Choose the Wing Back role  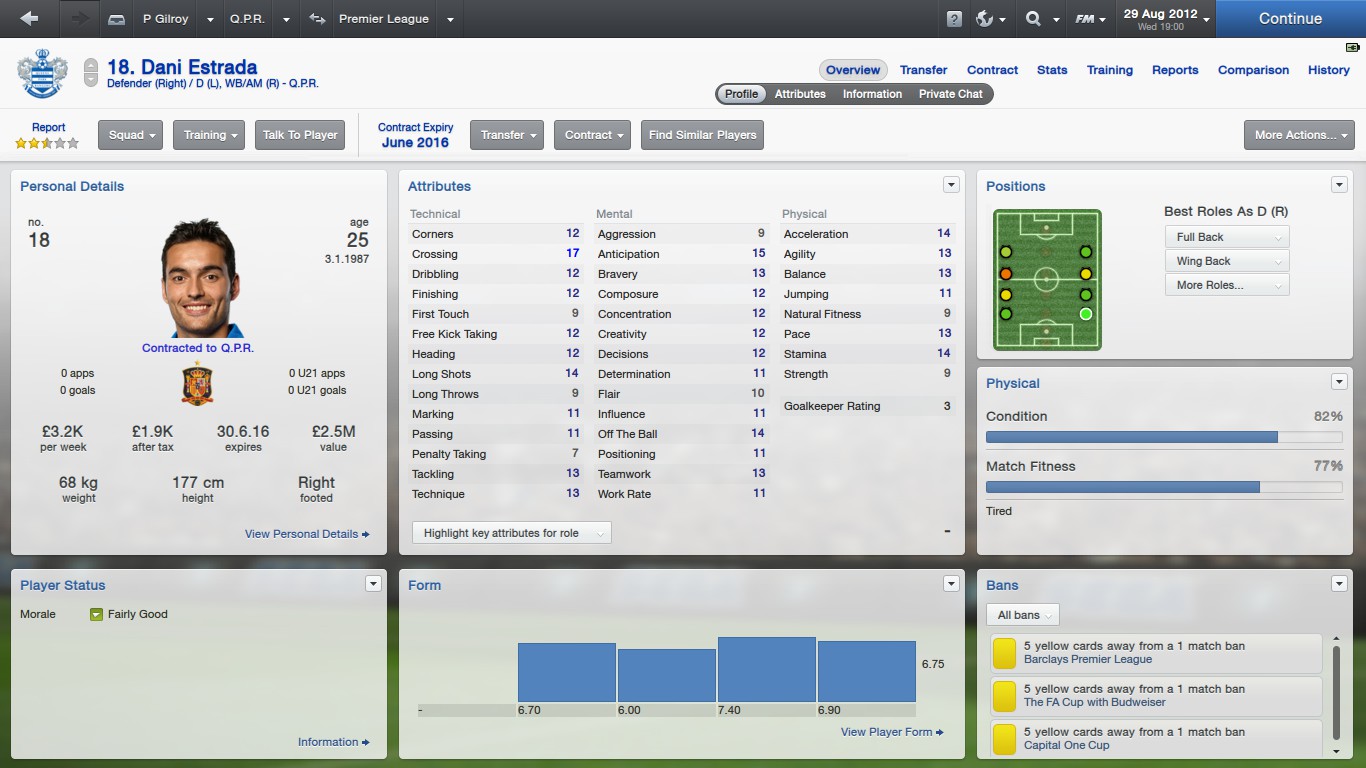[1226, 261]
